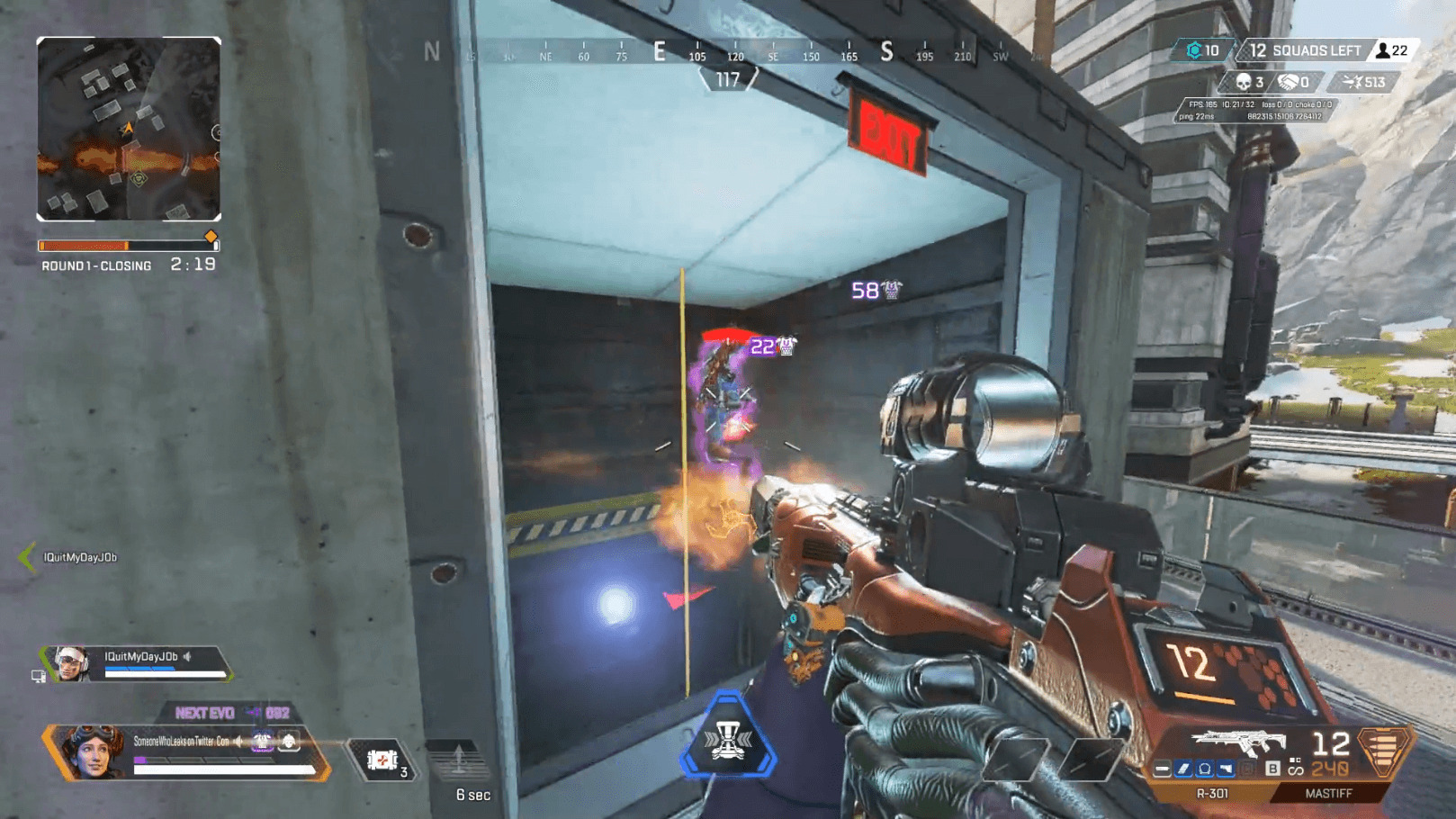Click Horizon's legend portrait
Viewport: 1456px width, 819px height.
(92, 750)
